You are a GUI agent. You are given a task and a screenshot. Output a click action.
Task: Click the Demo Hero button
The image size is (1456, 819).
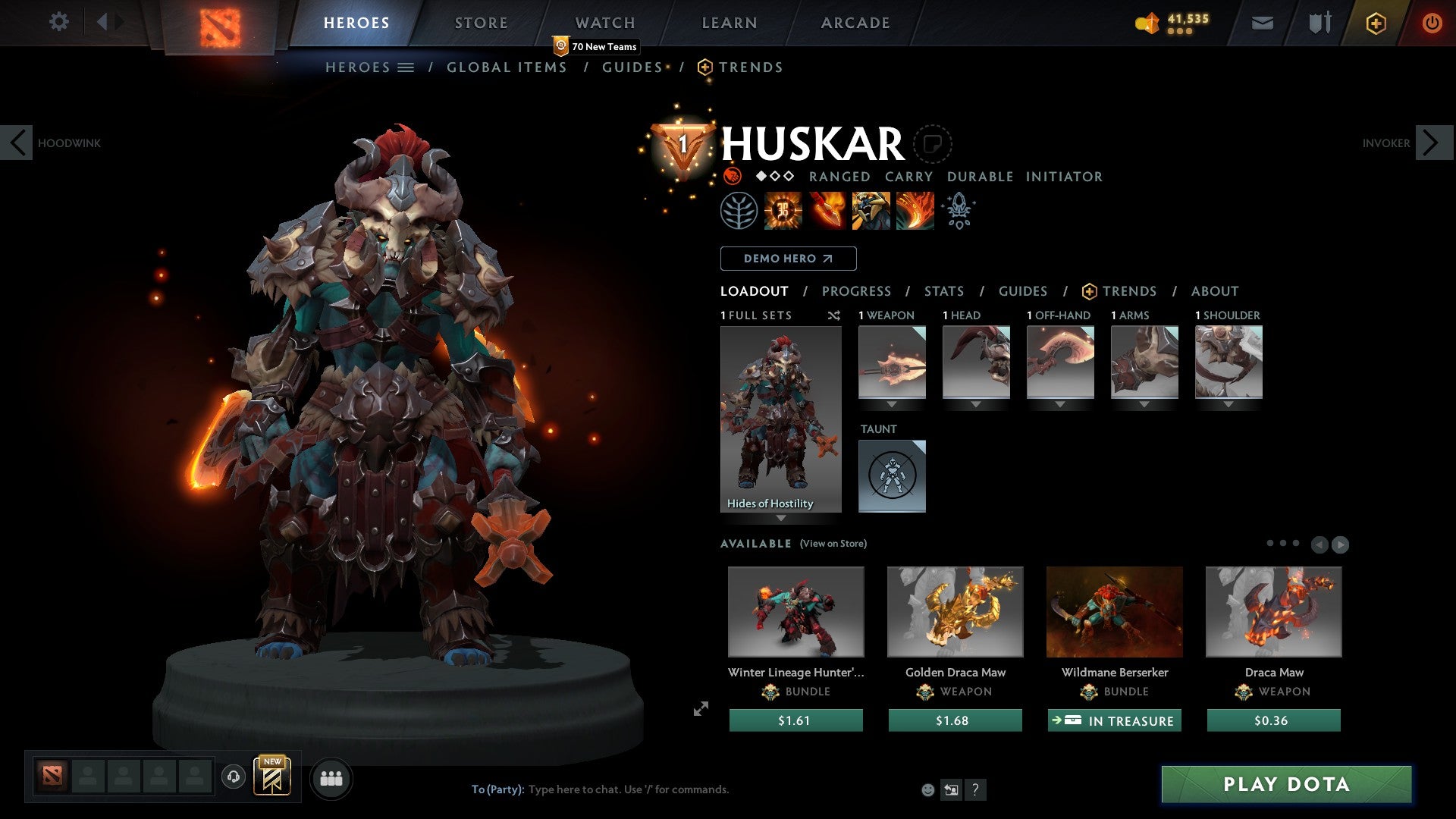[788, 258]
